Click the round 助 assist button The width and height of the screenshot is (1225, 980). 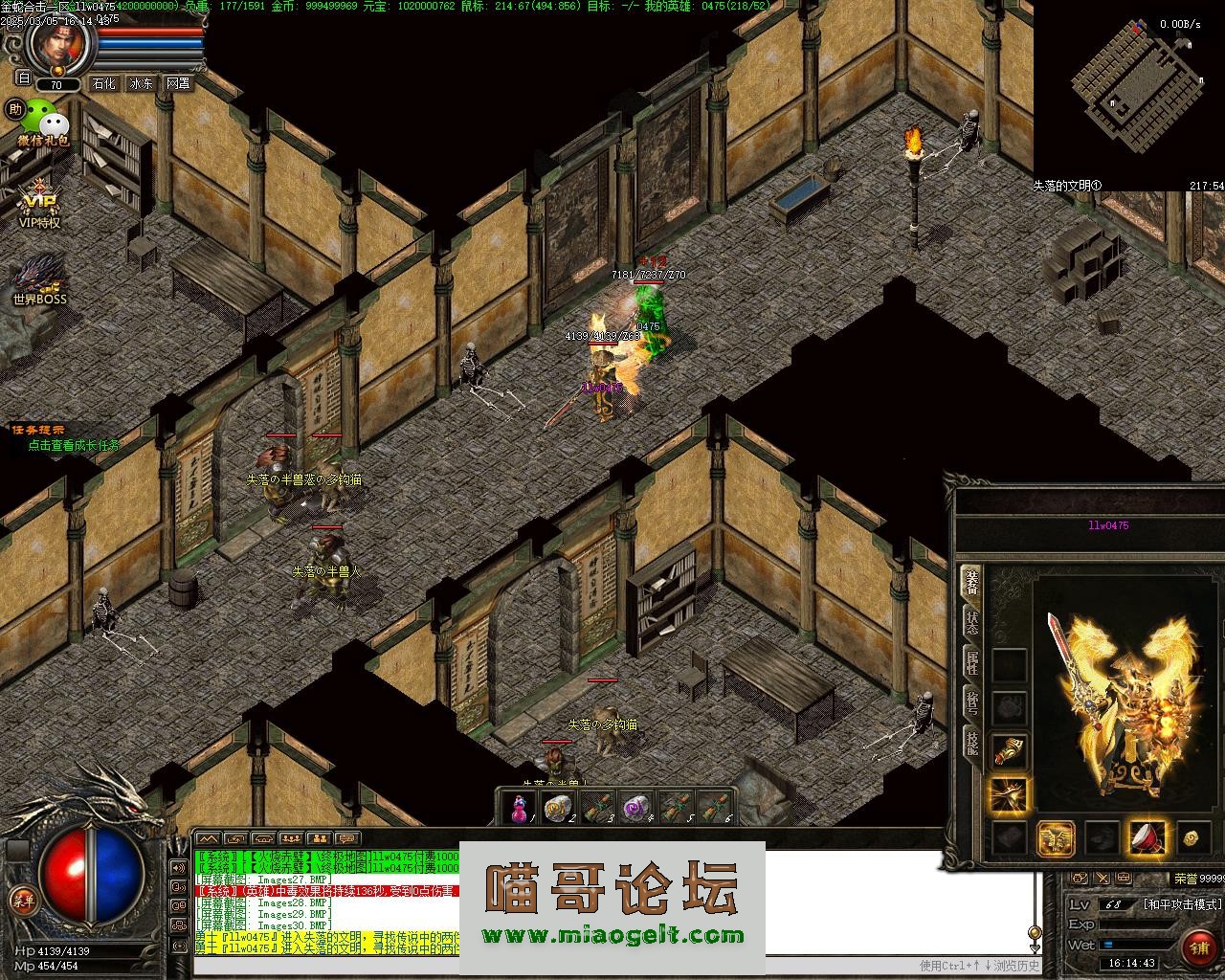coord(14,109)
